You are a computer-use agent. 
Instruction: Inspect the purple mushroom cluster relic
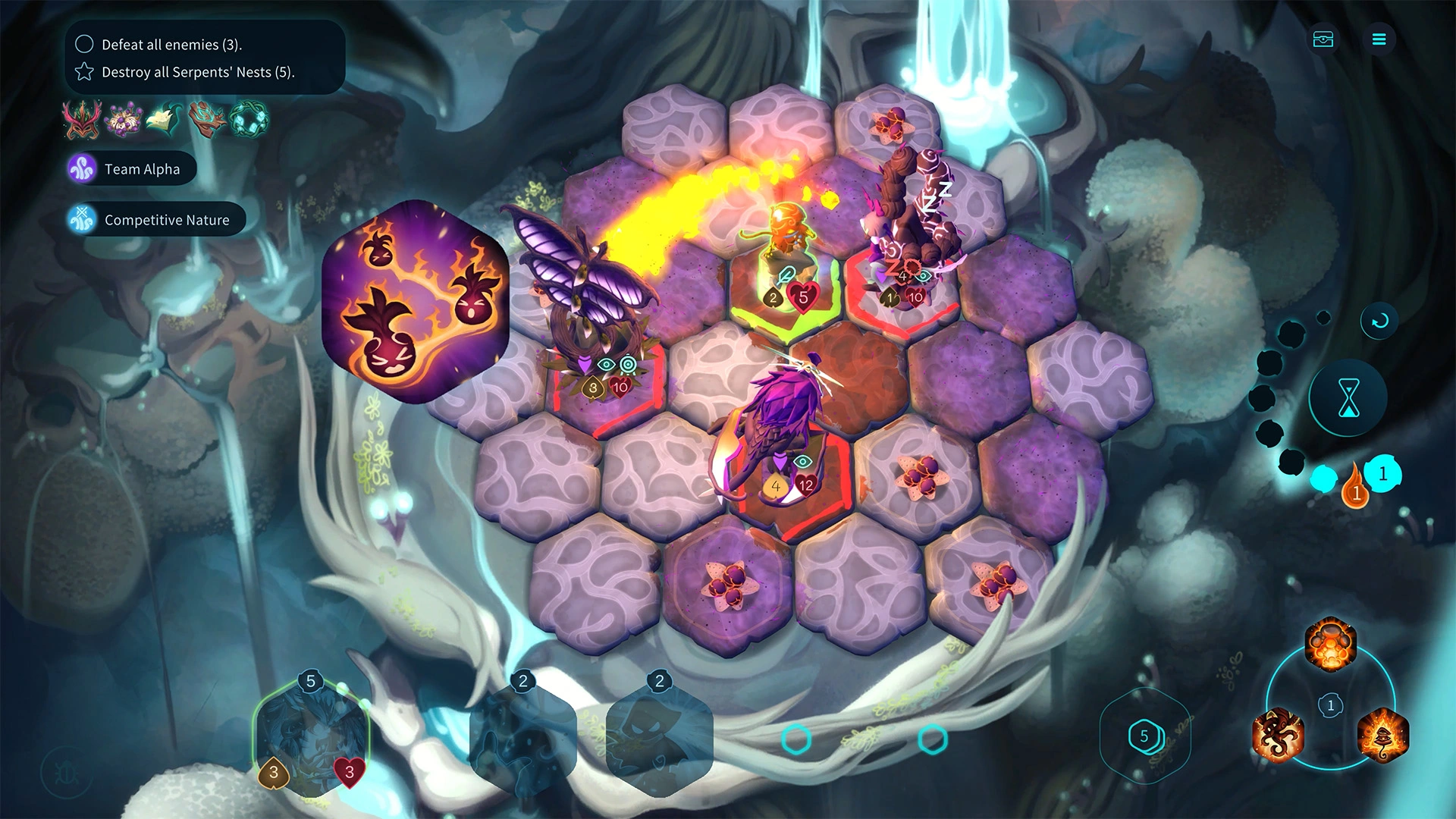pyautogui.click(x=124, y=120)
